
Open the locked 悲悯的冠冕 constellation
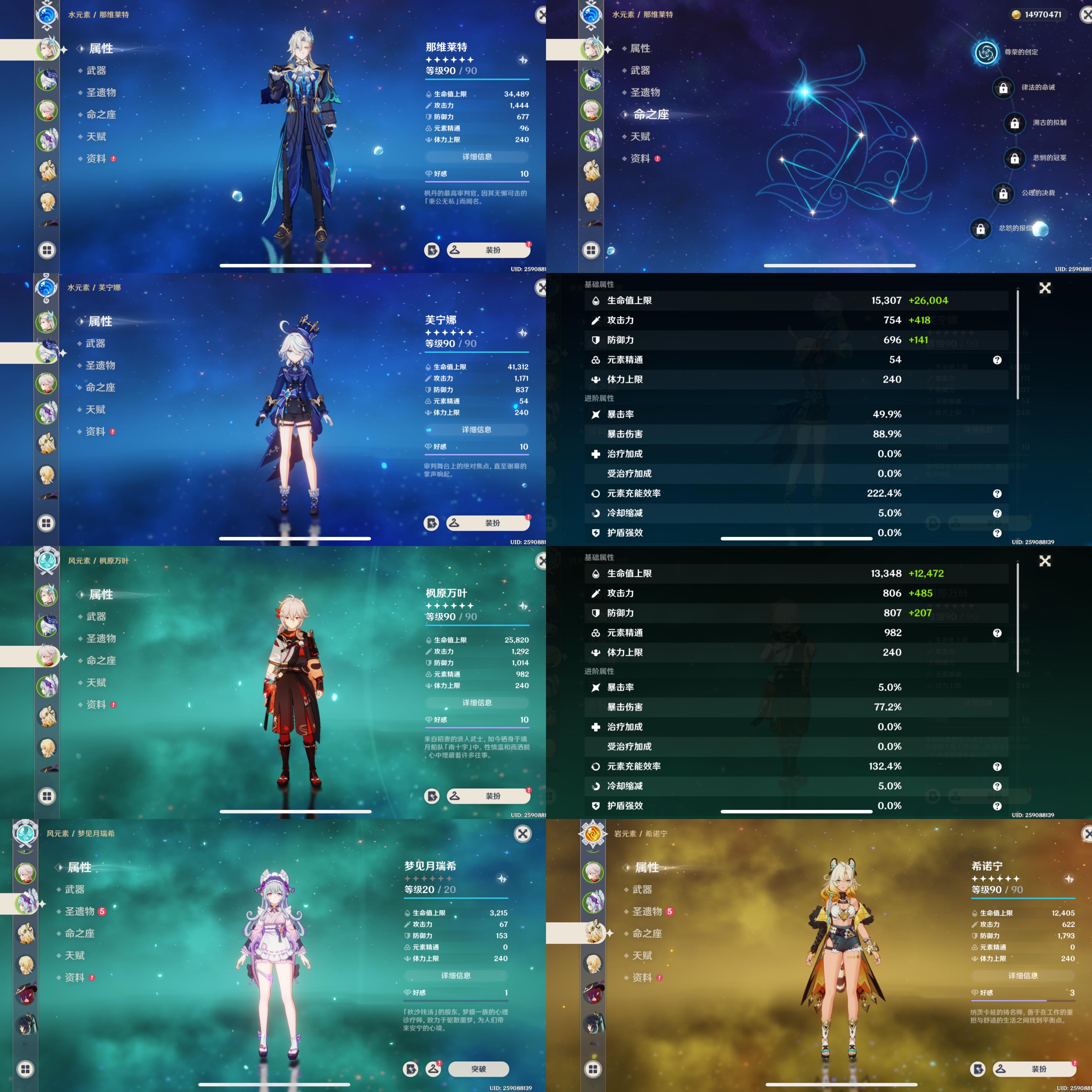(x=1015, y=158)
